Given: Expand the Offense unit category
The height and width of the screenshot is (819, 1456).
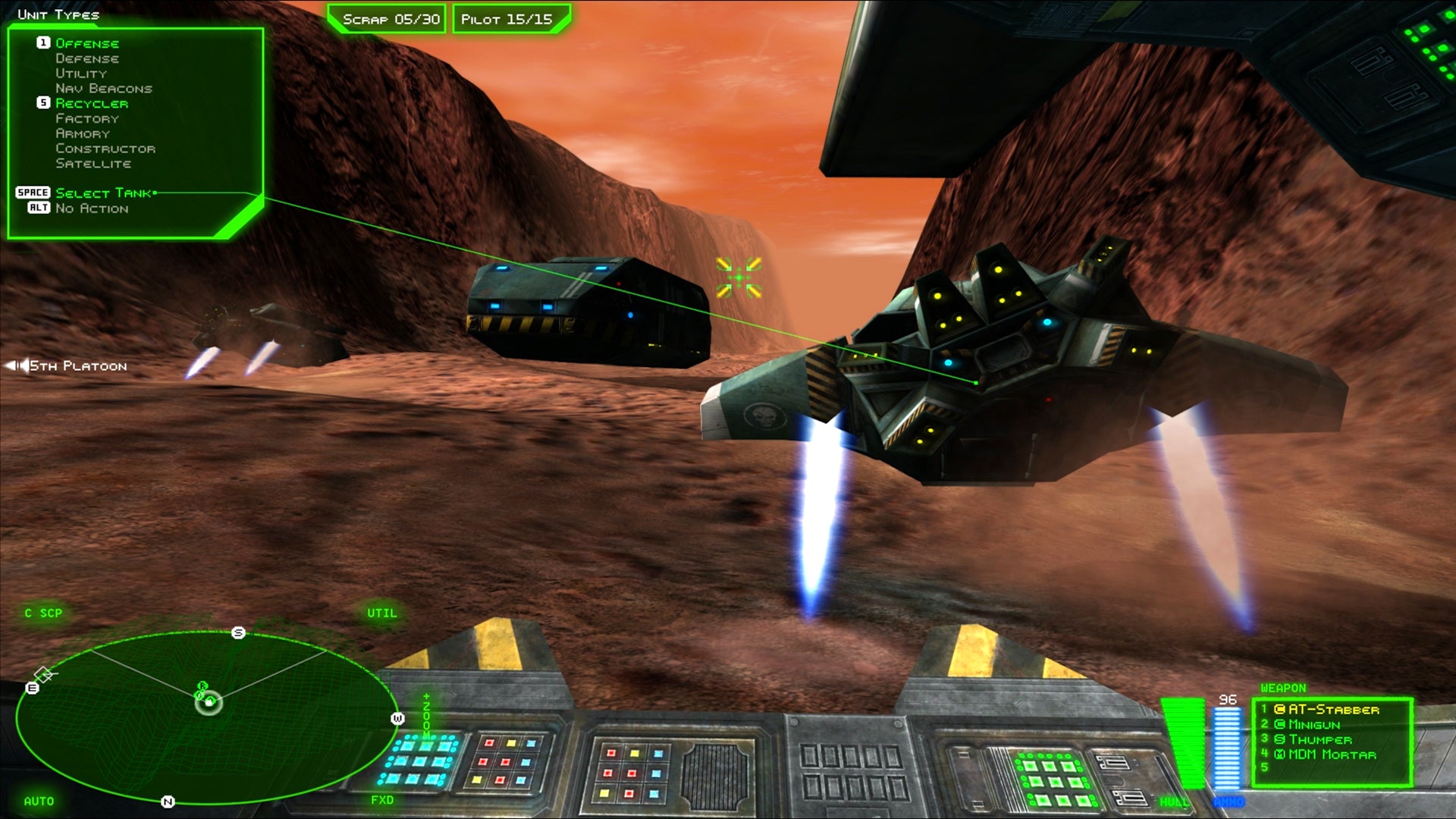Looking at the screenshot, I should 87,43.
